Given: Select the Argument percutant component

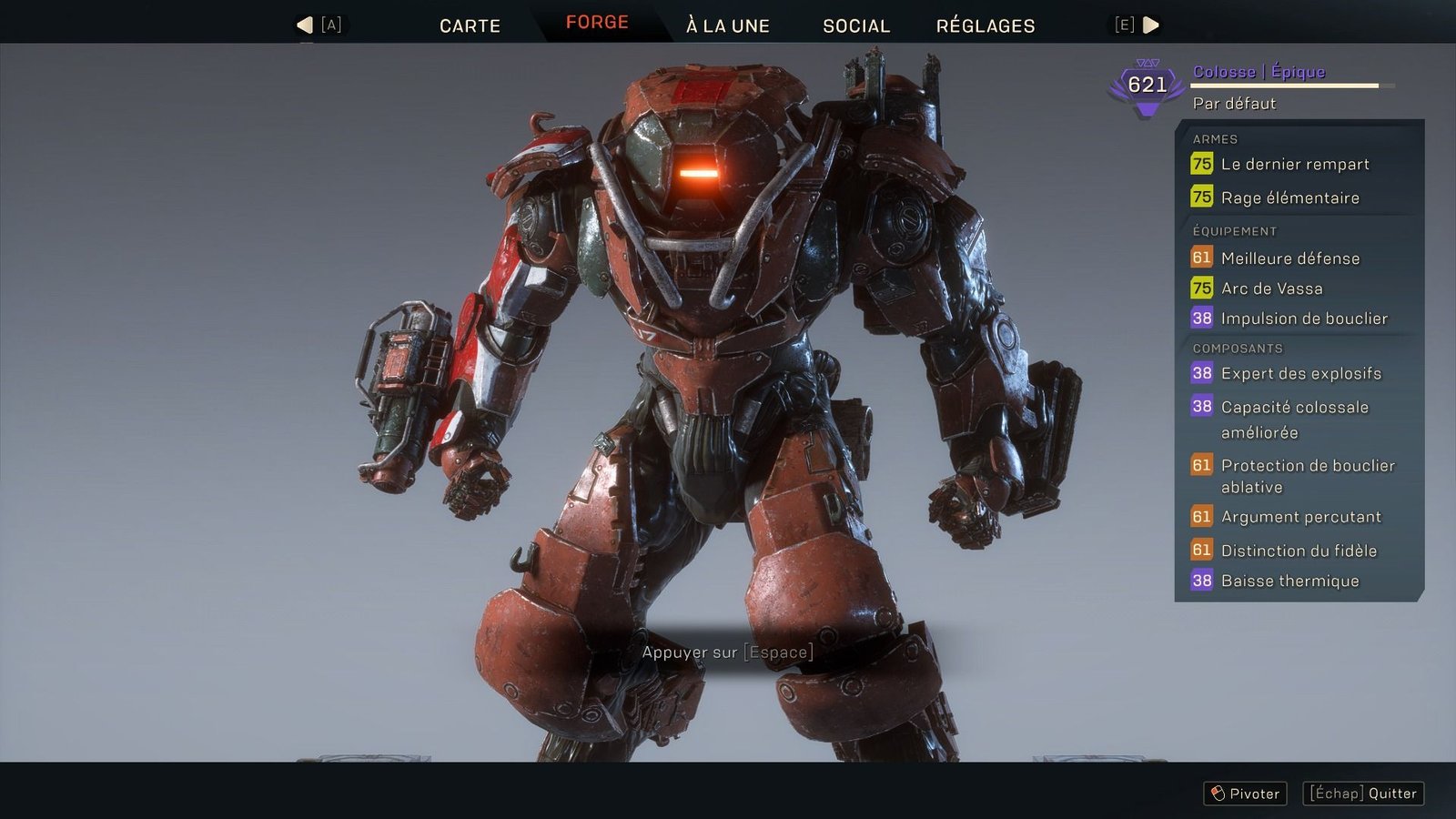Looking at the screenshot, I should (1300, 517).
